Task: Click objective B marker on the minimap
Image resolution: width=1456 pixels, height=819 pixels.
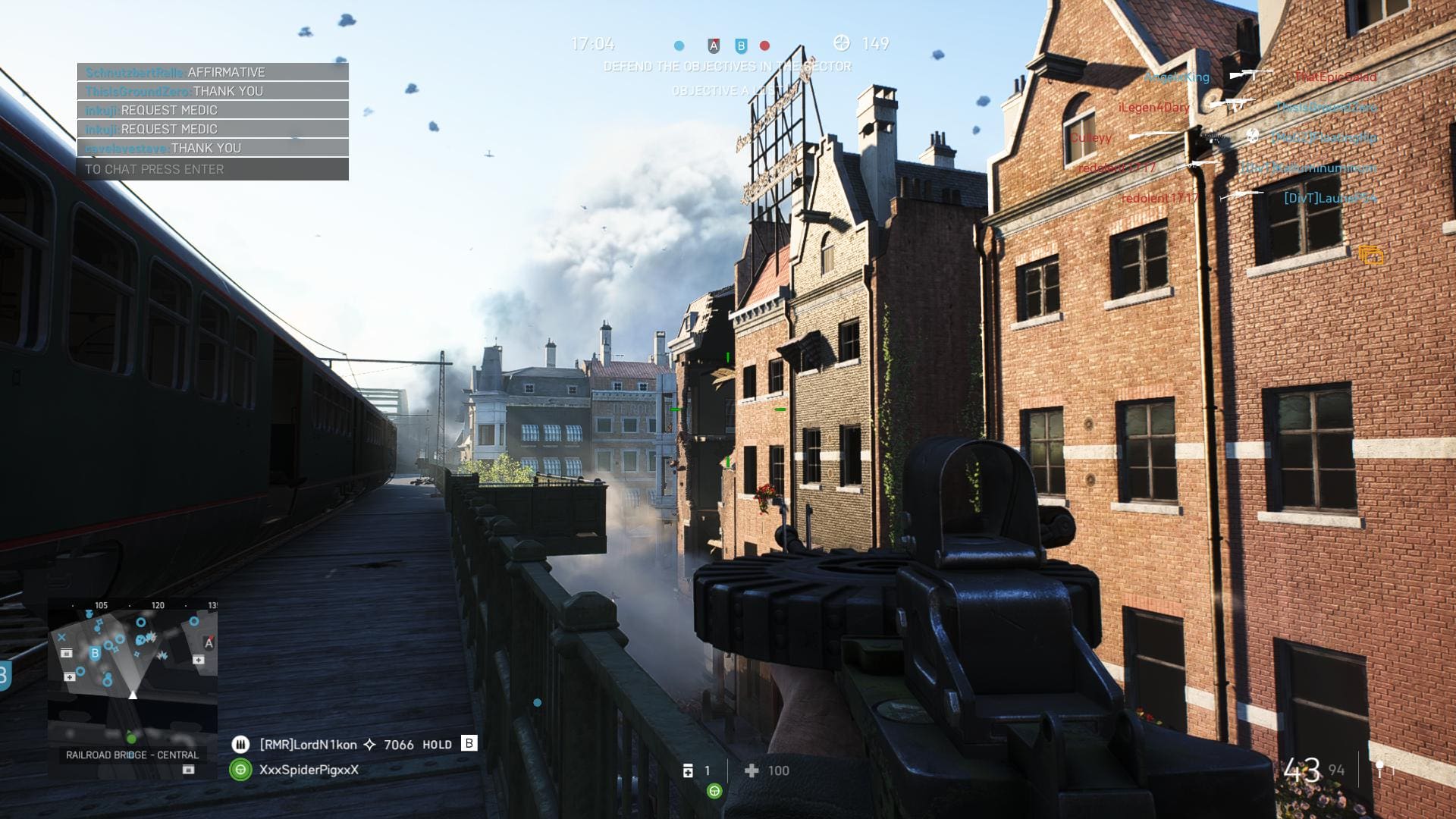Action: tap(95, 653)
